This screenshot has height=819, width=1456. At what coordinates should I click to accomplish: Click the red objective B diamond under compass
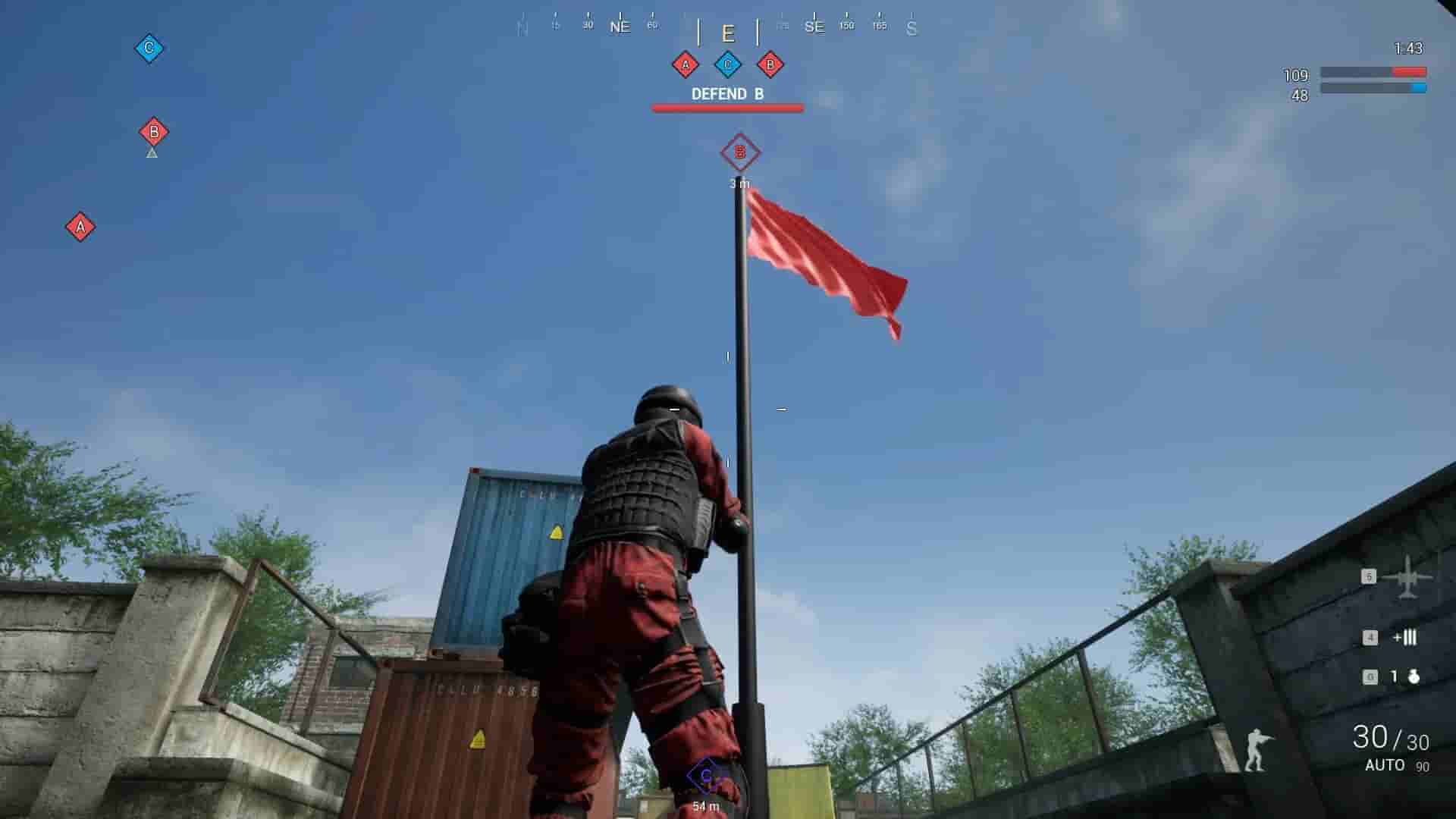770,66
